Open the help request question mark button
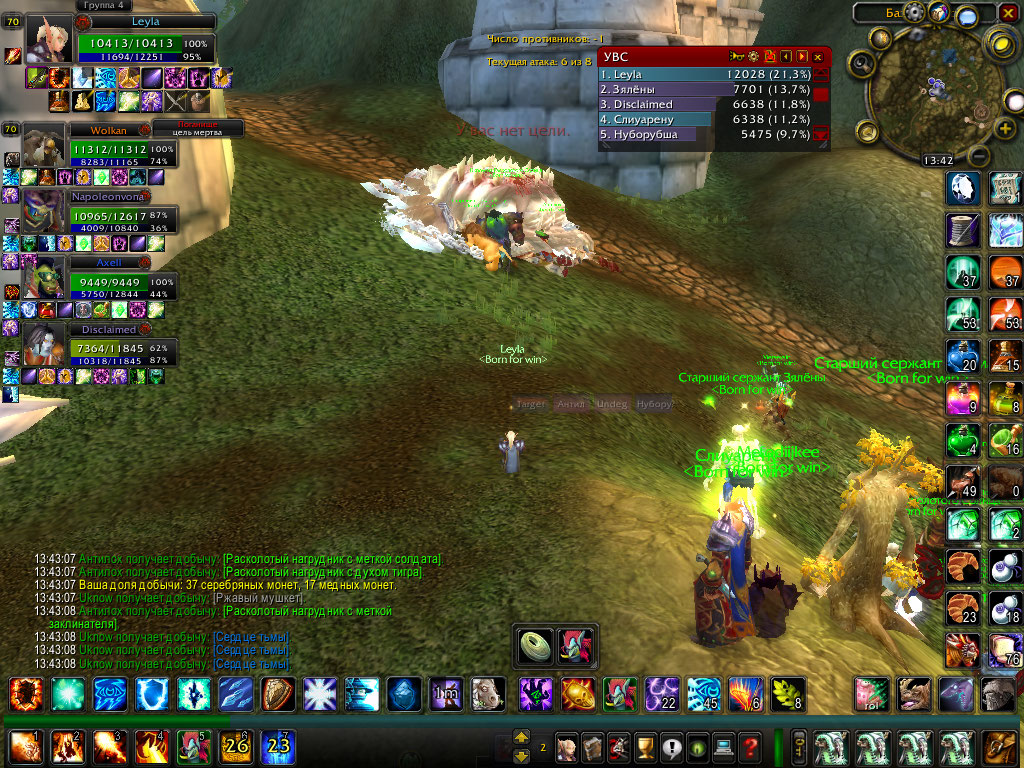 (750, 746)
